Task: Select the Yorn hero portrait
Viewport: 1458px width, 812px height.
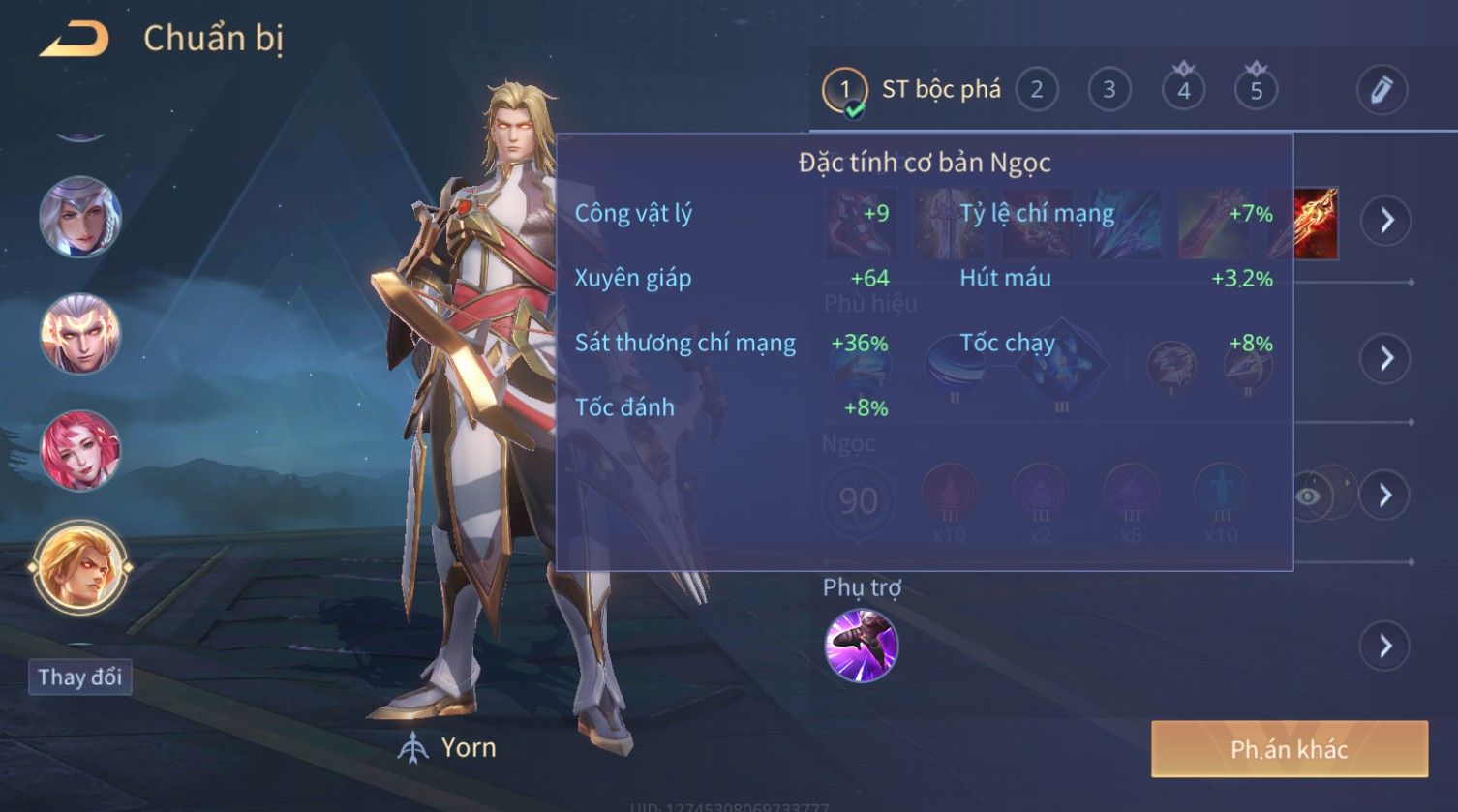Action: [x=79, y=567]
